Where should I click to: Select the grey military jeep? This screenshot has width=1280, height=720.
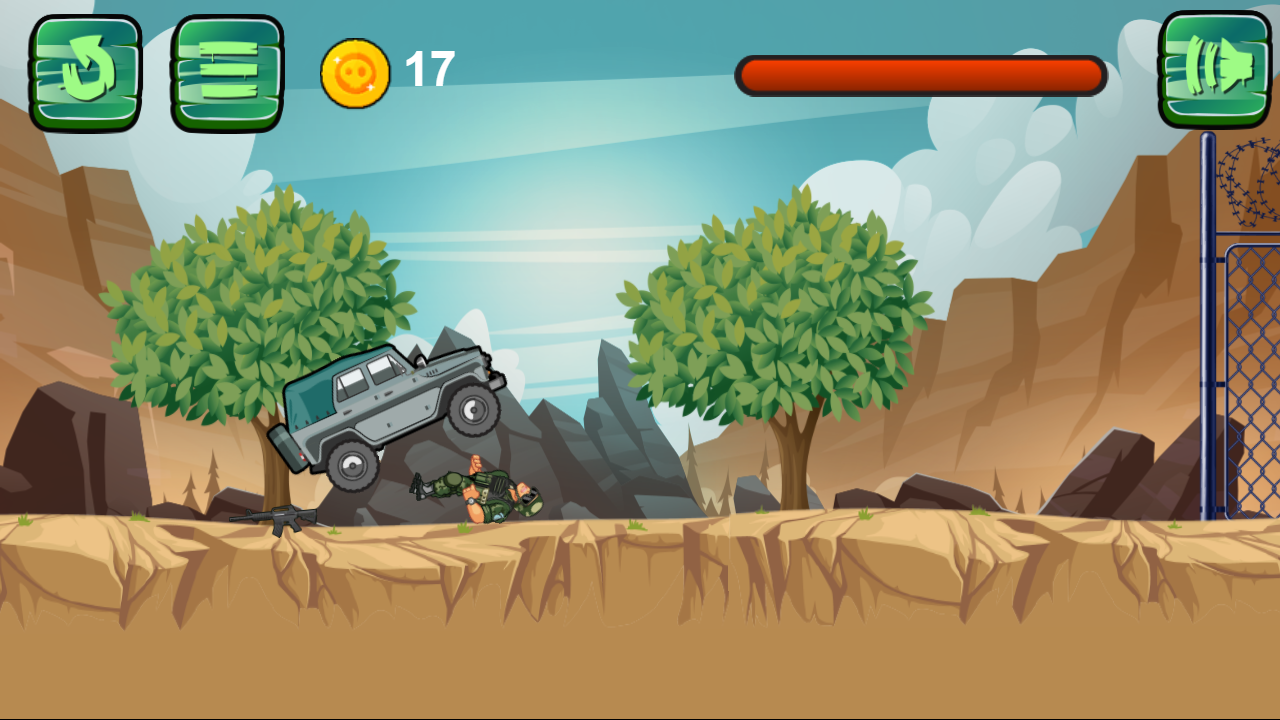point(390,410)
